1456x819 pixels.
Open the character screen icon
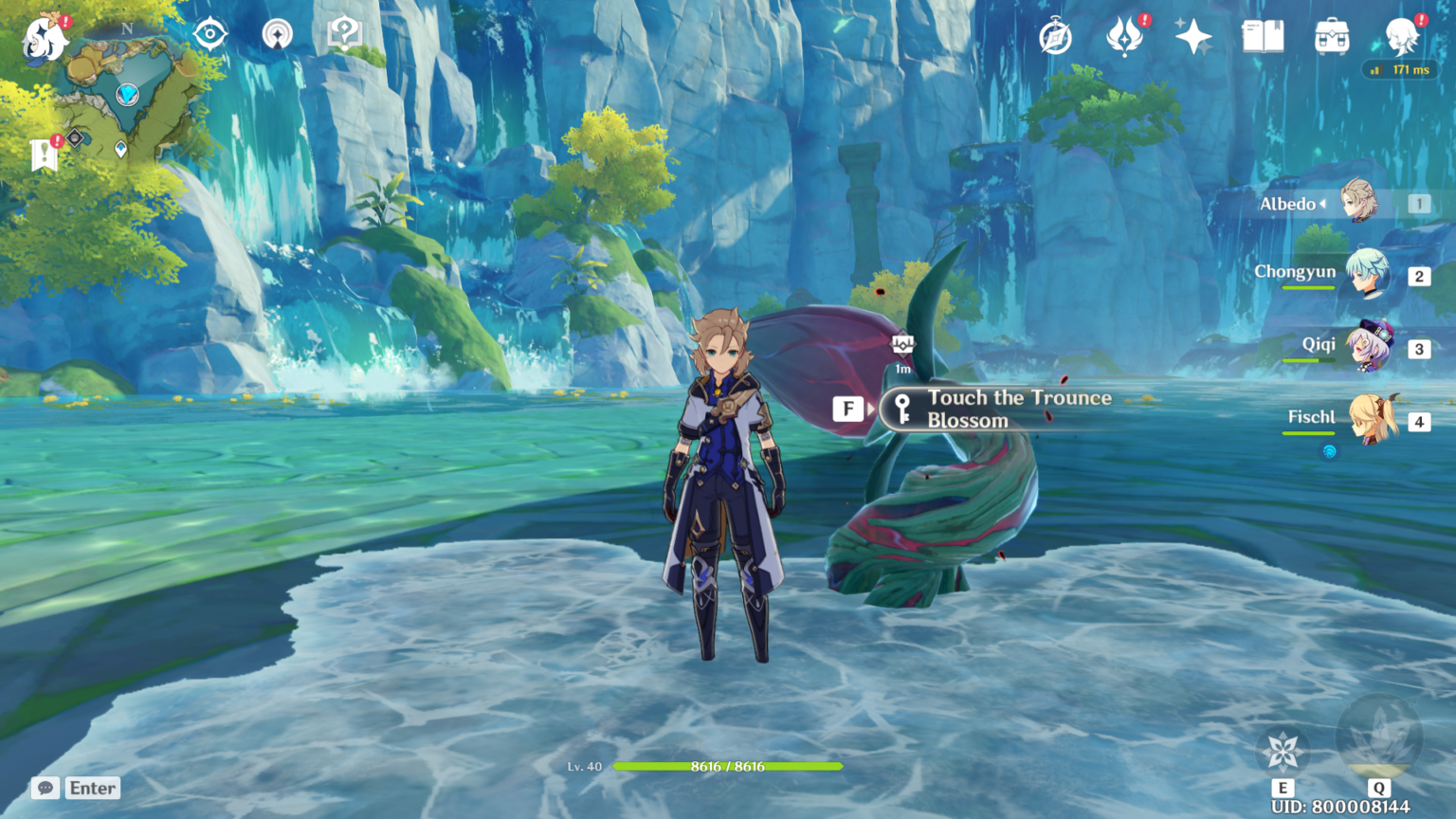pos(1401,37)
